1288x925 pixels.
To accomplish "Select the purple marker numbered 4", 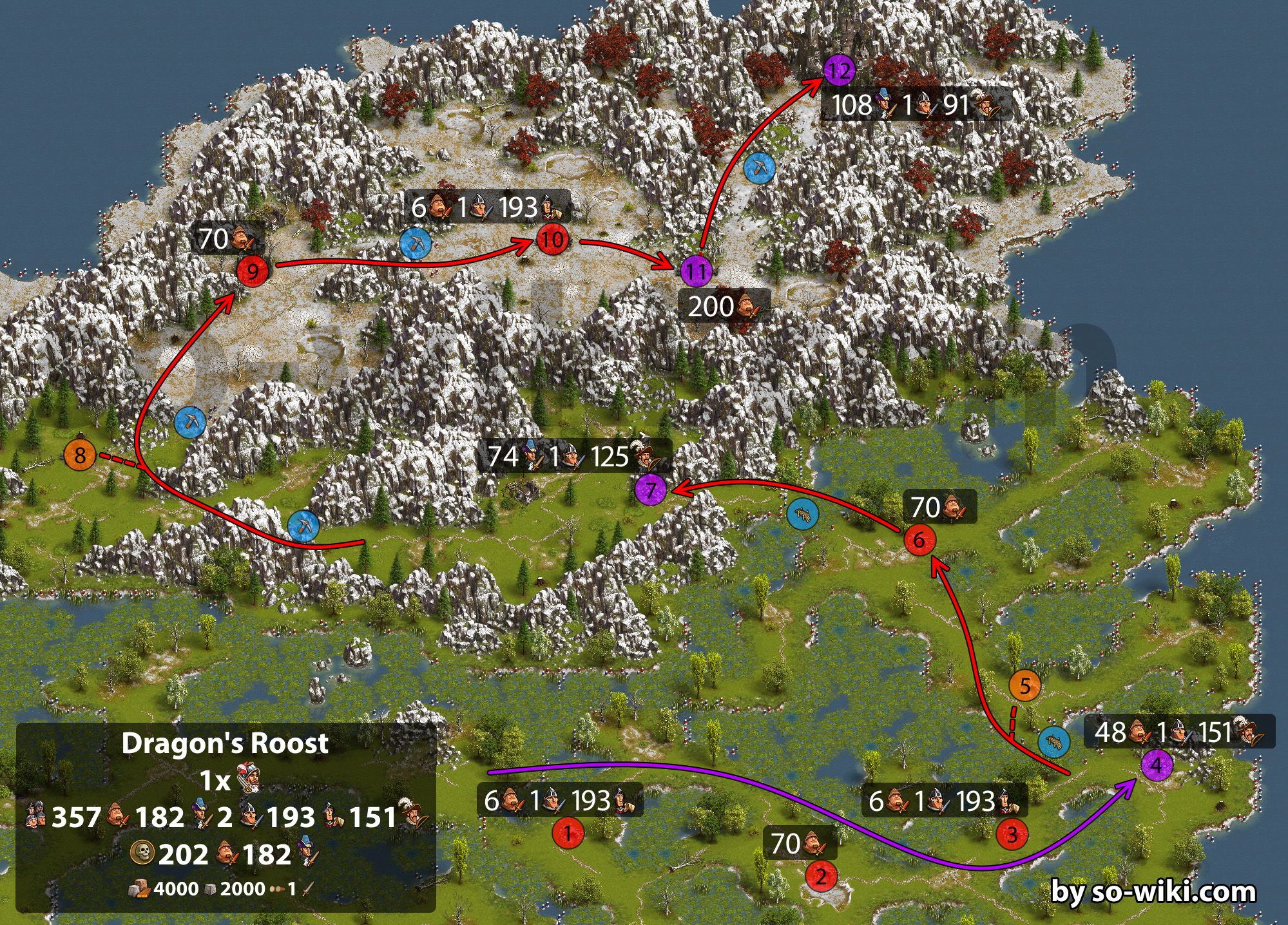I will 1157,765.
